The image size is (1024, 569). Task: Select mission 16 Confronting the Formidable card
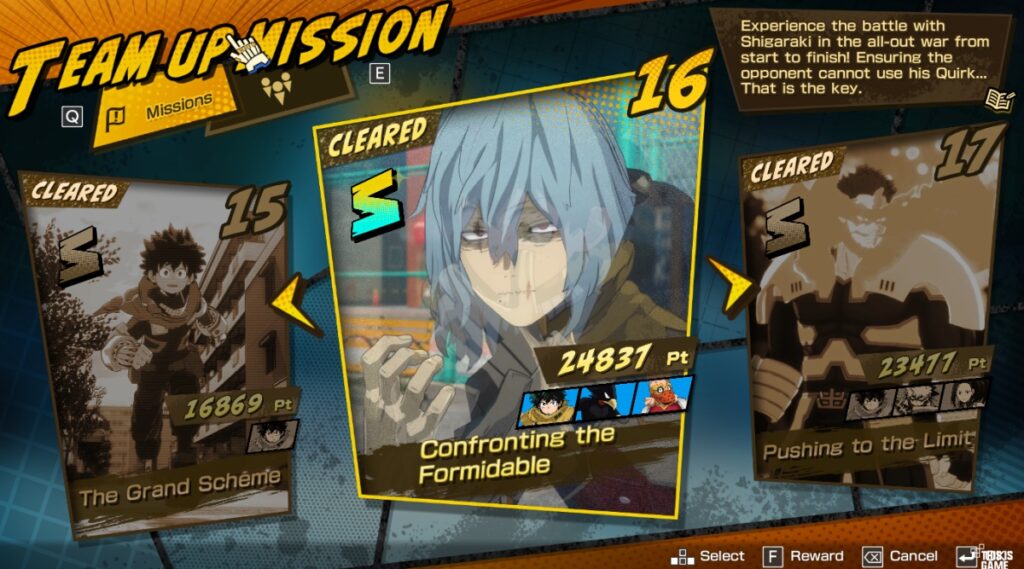(x=510, y=300)
